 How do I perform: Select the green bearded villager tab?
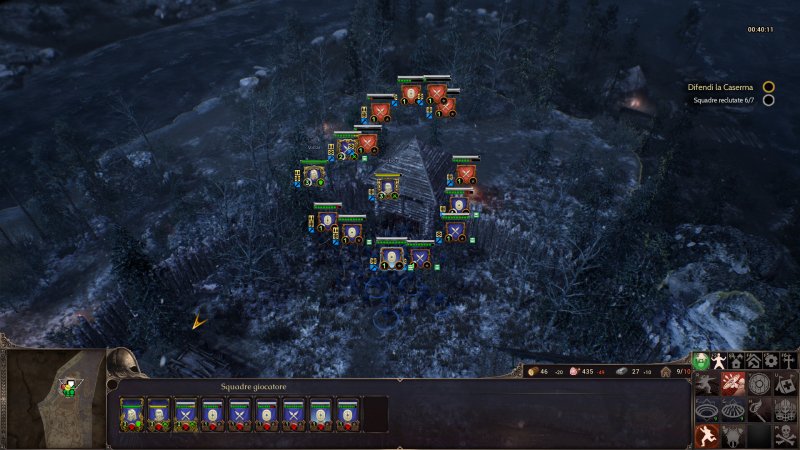702,360
